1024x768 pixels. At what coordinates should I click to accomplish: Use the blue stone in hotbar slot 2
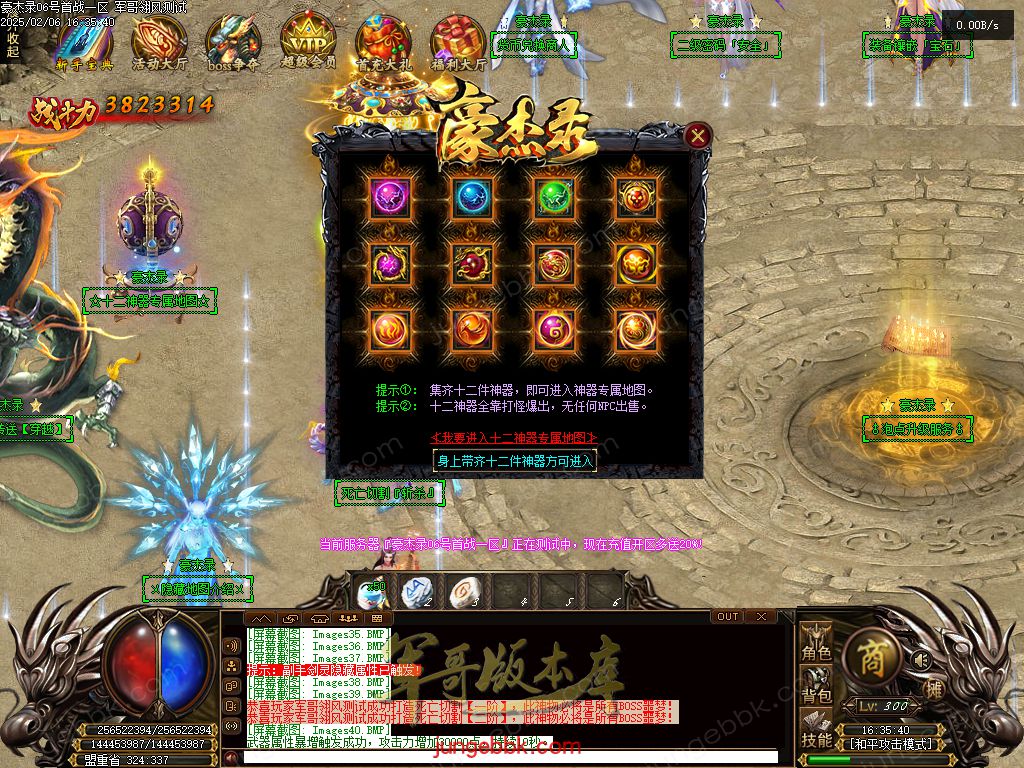tap(416, 592)
